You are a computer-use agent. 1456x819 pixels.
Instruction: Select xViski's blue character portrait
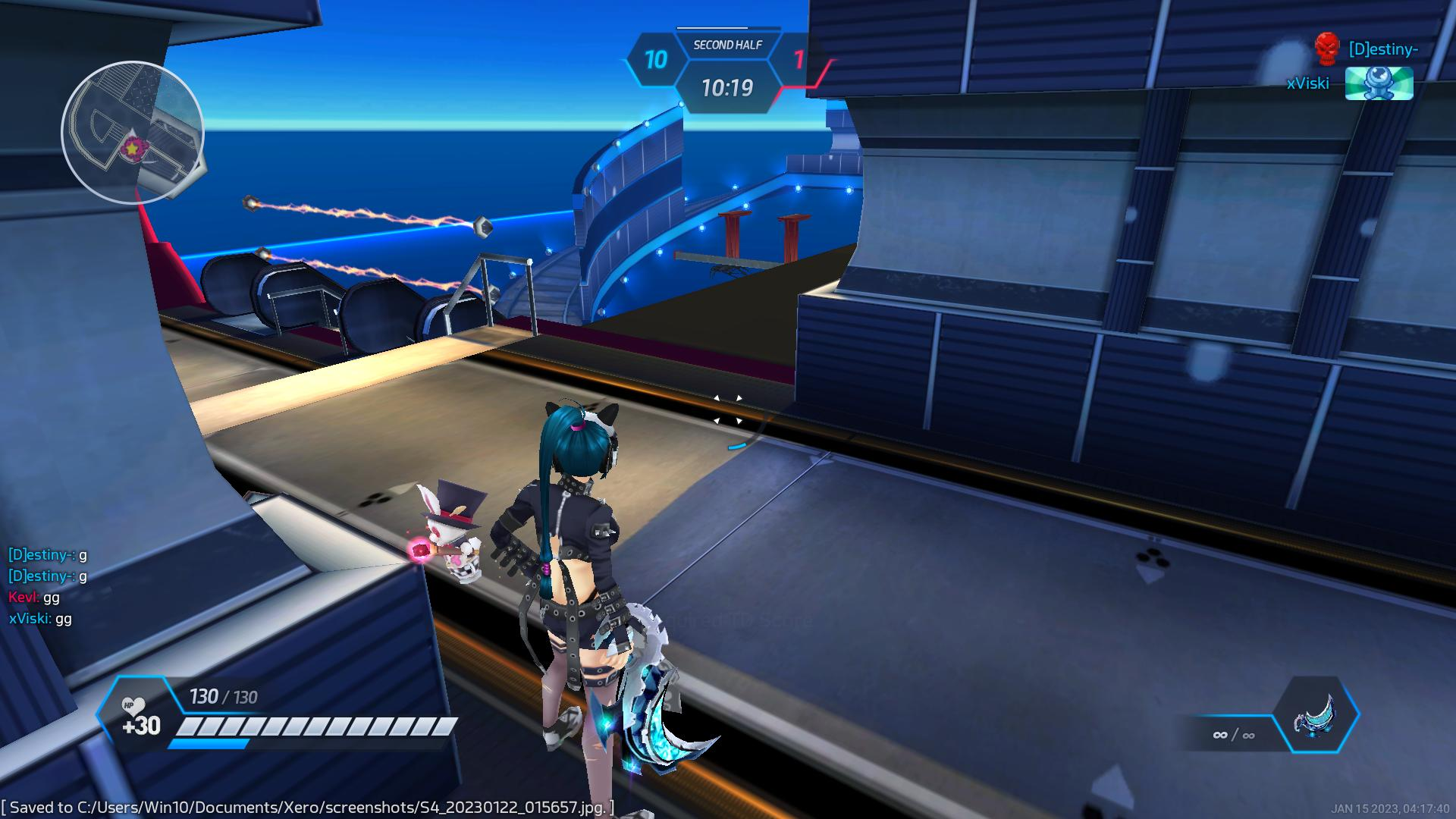(x=1379, y=83)
